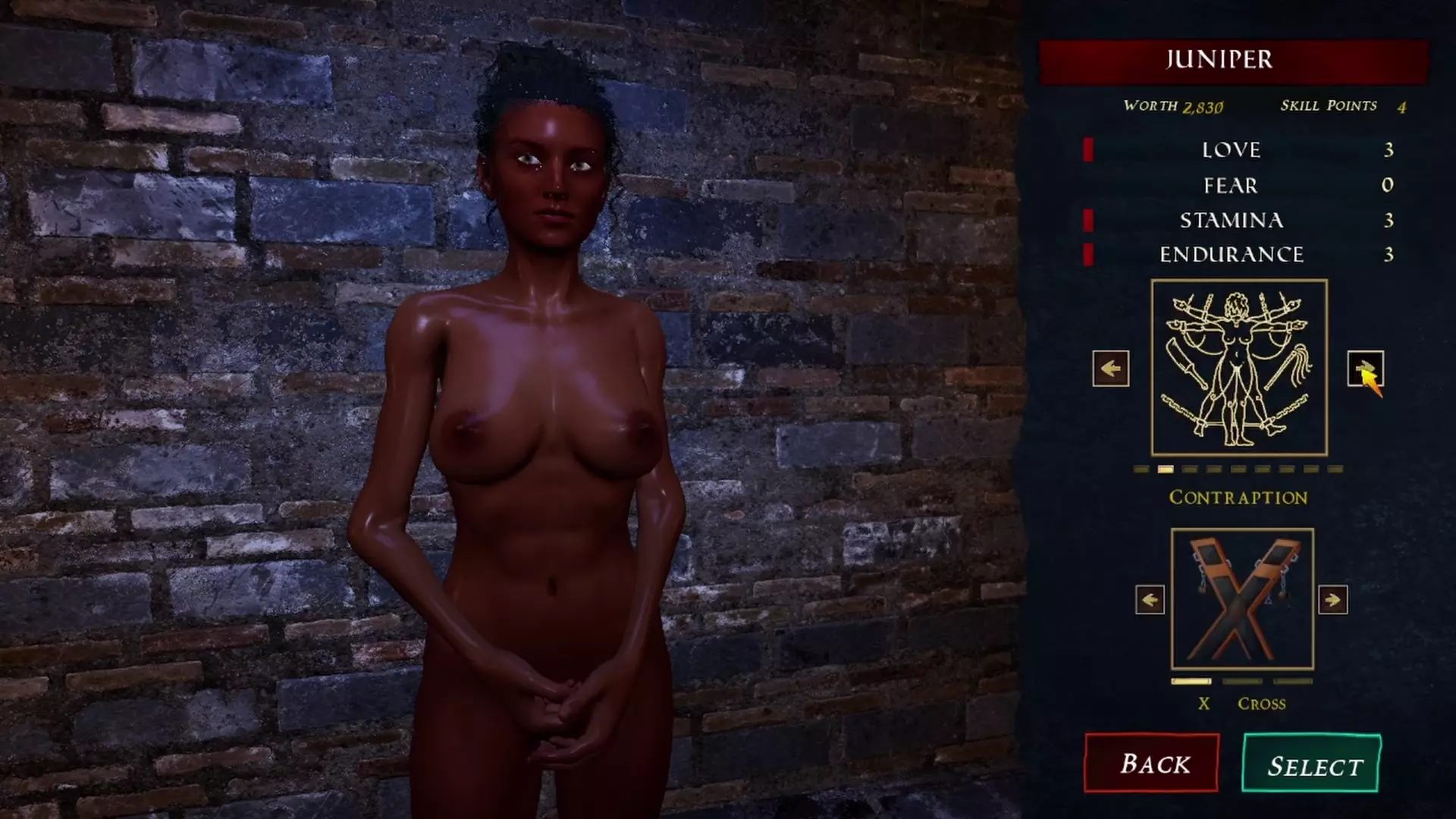Advance to the next scene illustration
1456x819 pixels.
[1365, 369]
